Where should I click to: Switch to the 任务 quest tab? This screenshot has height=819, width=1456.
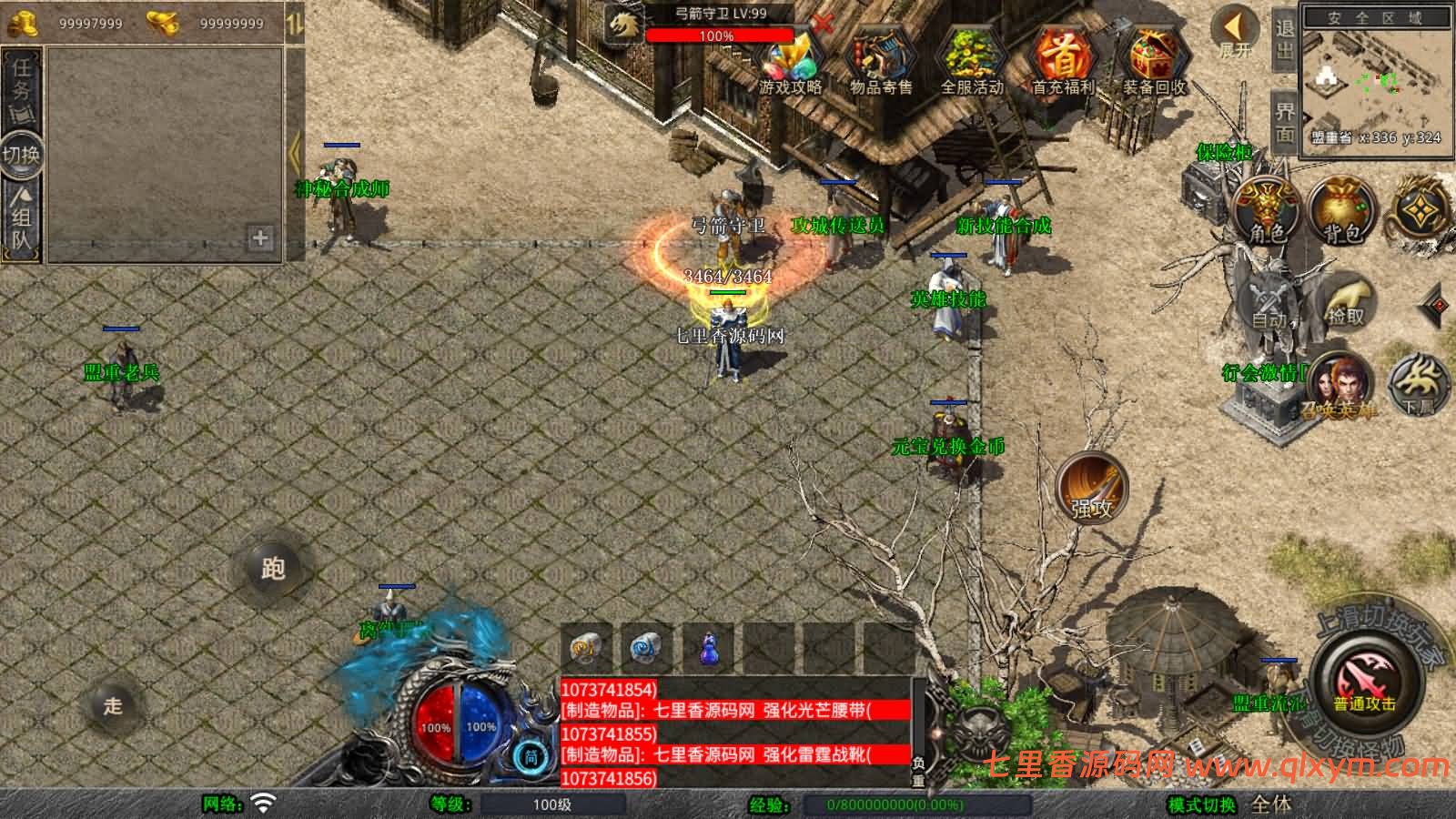pos(22,79)
